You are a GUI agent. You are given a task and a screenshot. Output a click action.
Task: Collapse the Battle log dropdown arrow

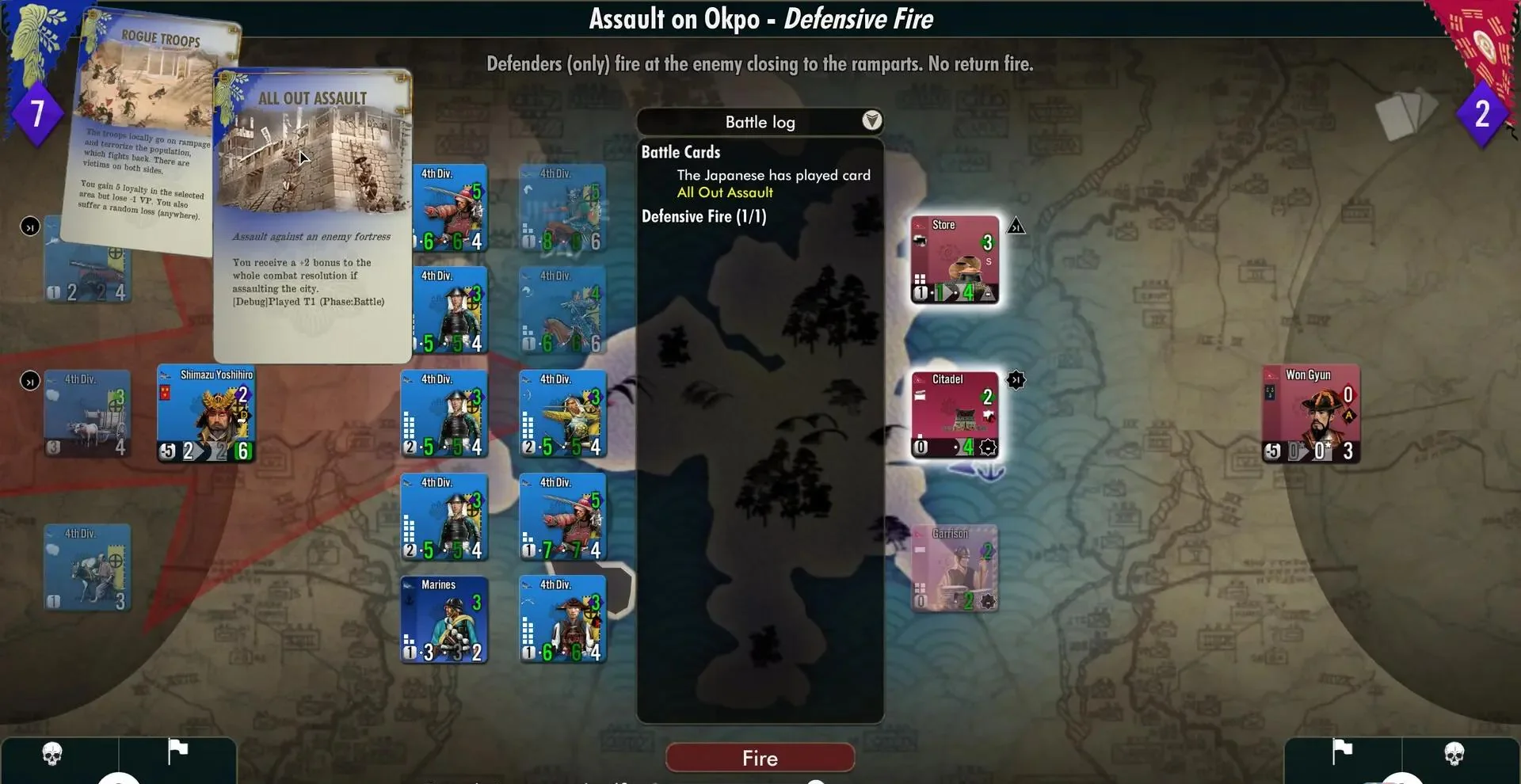point(871,120)
